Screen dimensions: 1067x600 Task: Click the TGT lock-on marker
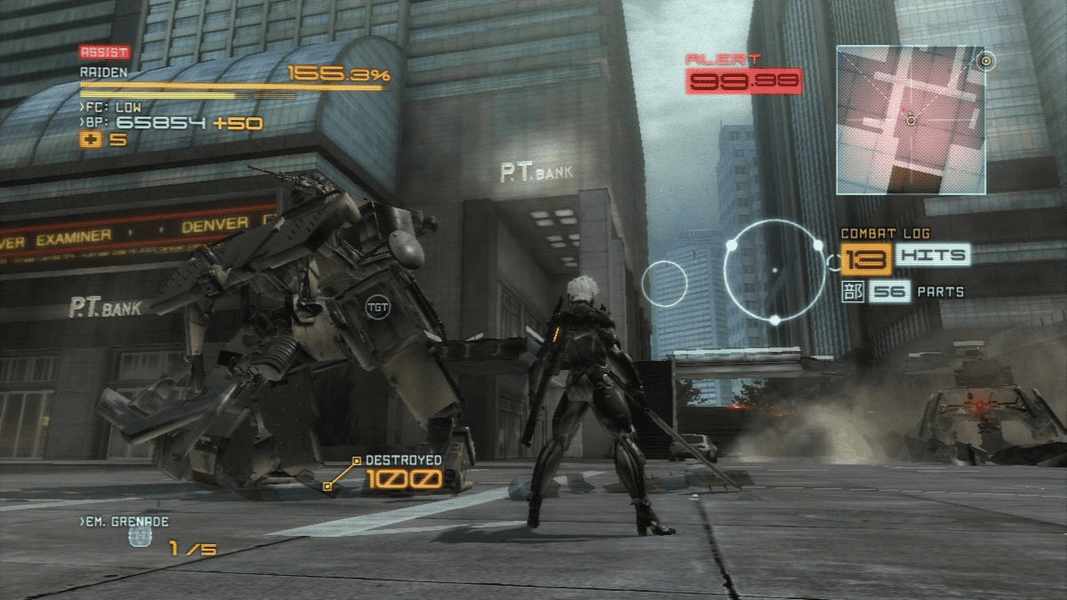[x=377, y=306]
